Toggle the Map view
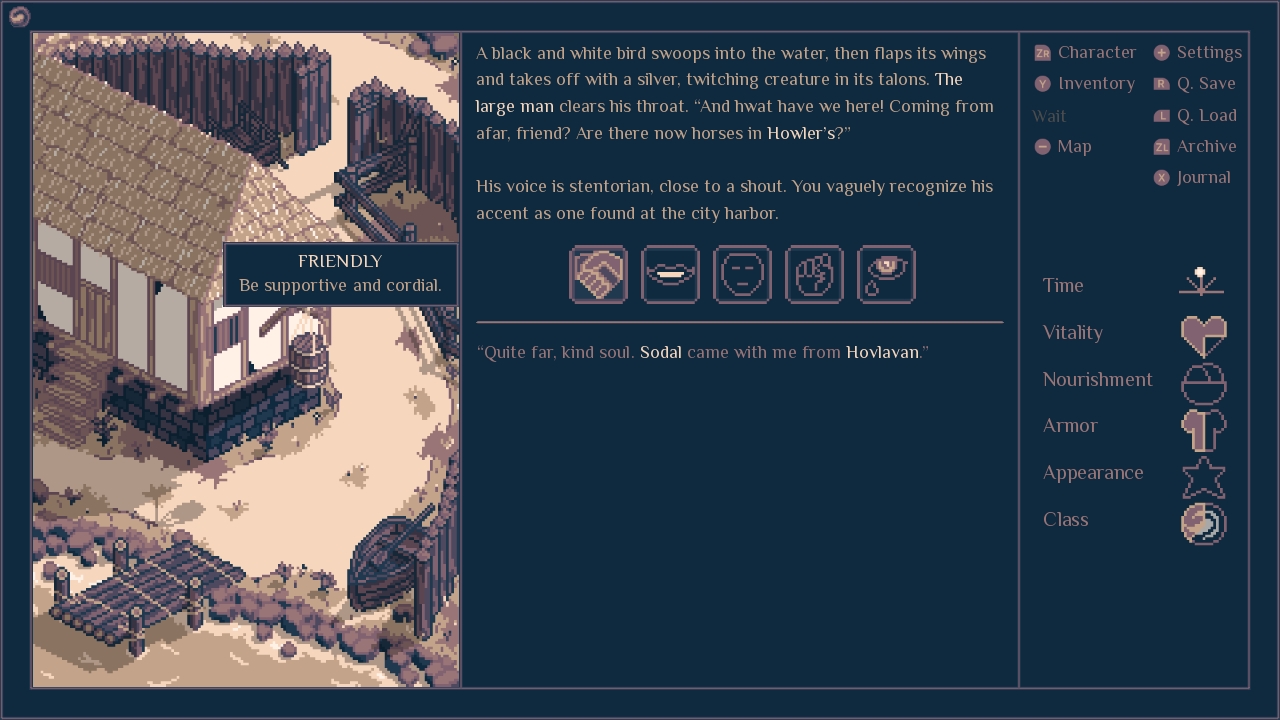 click(1064, 146)
